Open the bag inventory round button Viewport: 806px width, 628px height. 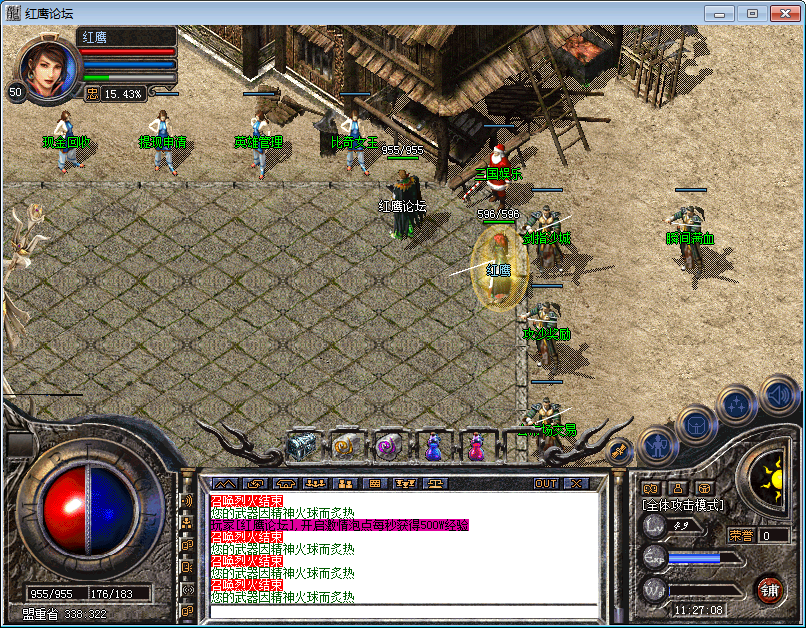pyautogui.click(x=695, y=424)
